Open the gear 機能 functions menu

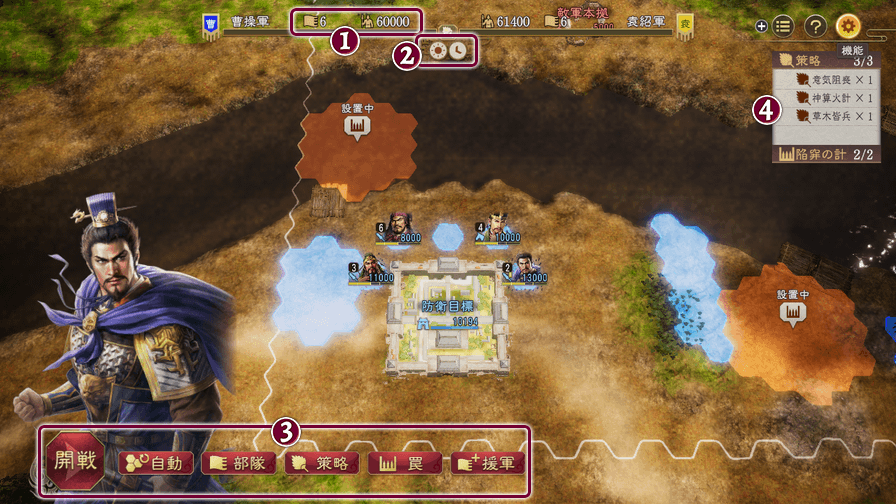[848, 26]
